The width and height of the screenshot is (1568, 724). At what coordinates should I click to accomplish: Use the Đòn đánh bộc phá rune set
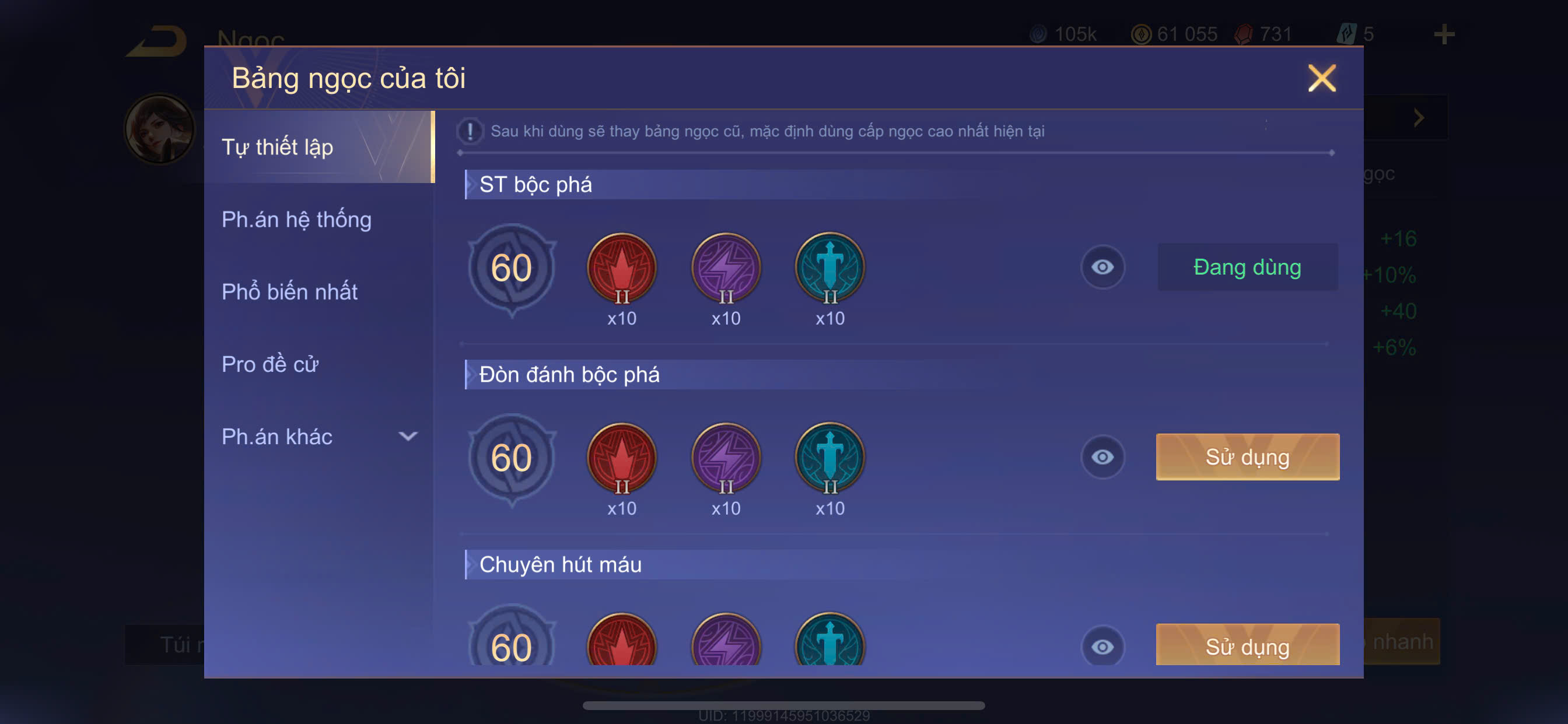pyautogui.click(x=1247, y=457)
